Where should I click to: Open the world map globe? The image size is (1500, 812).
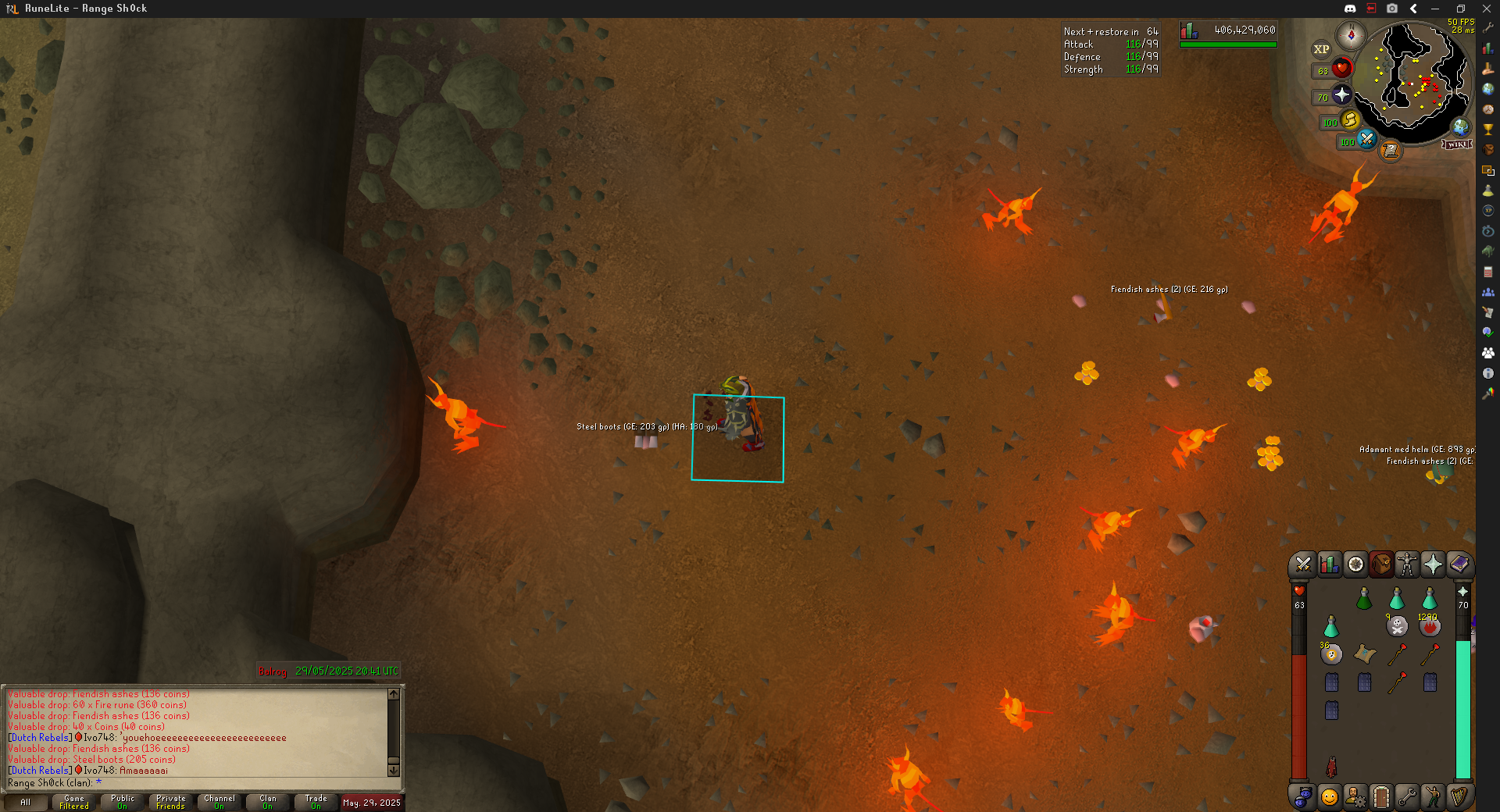(x=1460, y=126)
